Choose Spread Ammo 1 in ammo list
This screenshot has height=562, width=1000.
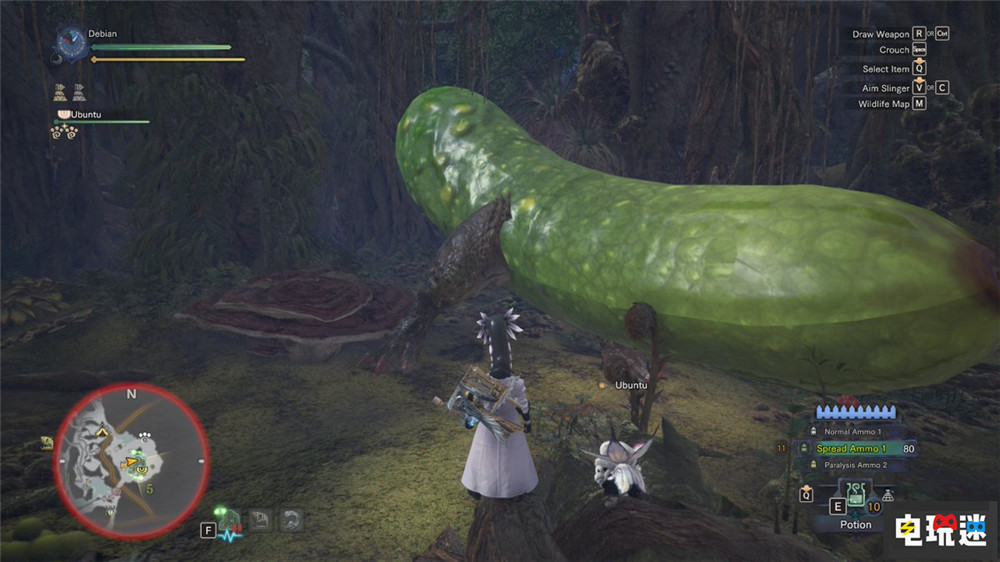point(852,449)
